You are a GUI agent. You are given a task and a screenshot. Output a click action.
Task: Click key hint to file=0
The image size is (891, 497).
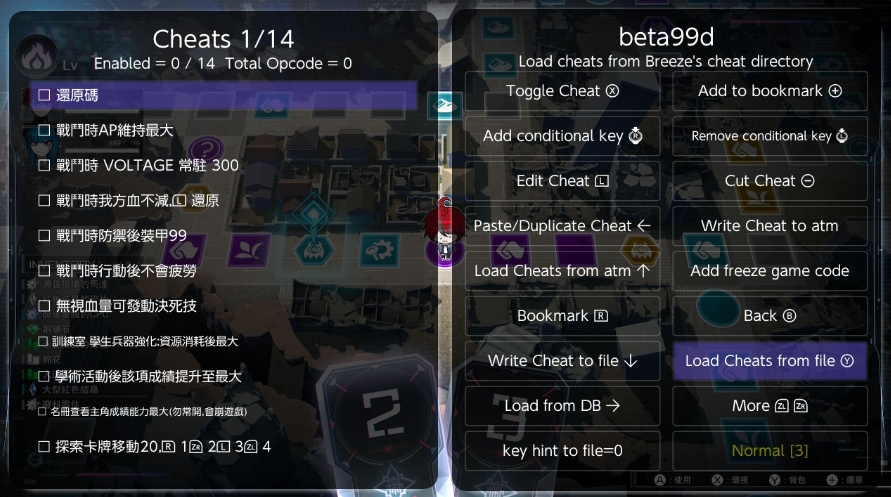(562, 451)
